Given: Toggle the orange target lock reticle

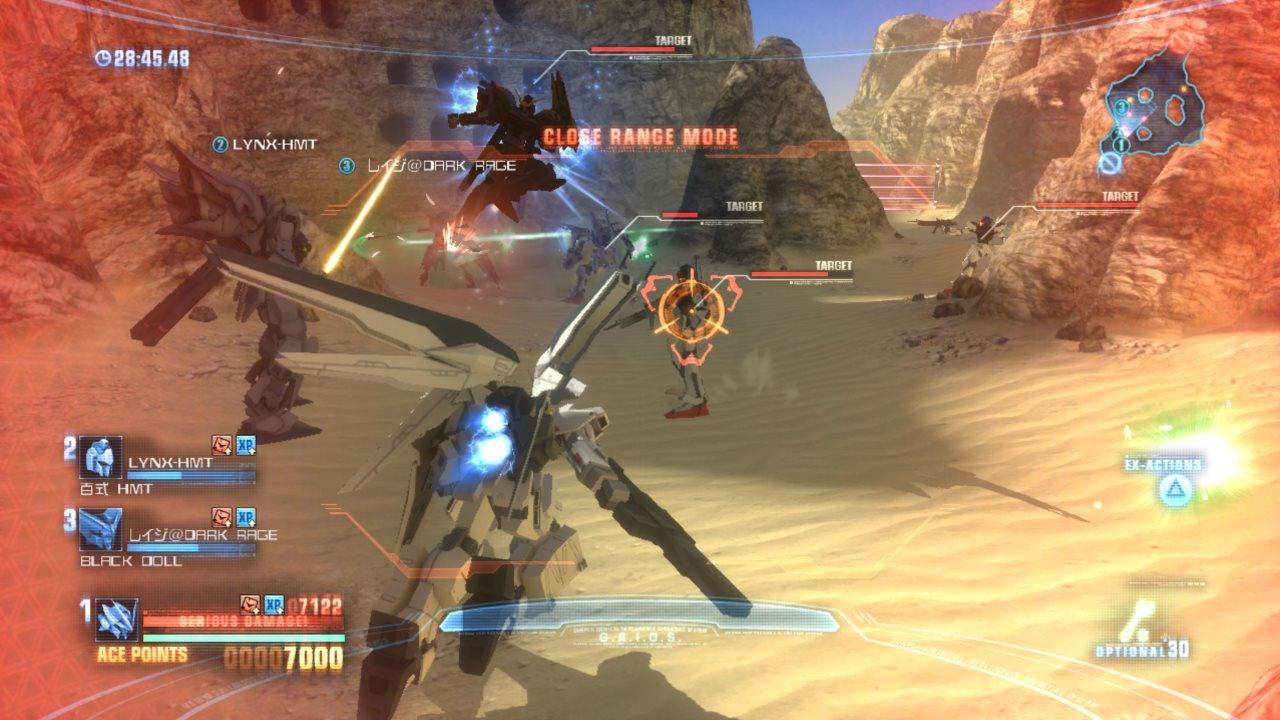Looking at the screenshot, I should [x=693, y=310].
